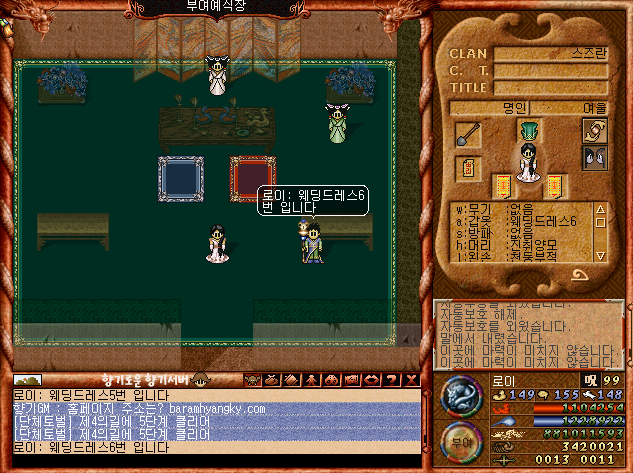Viewport: 633px width, 473px height.
Task: Click the round 부여 button
Action: pos(459,442)
